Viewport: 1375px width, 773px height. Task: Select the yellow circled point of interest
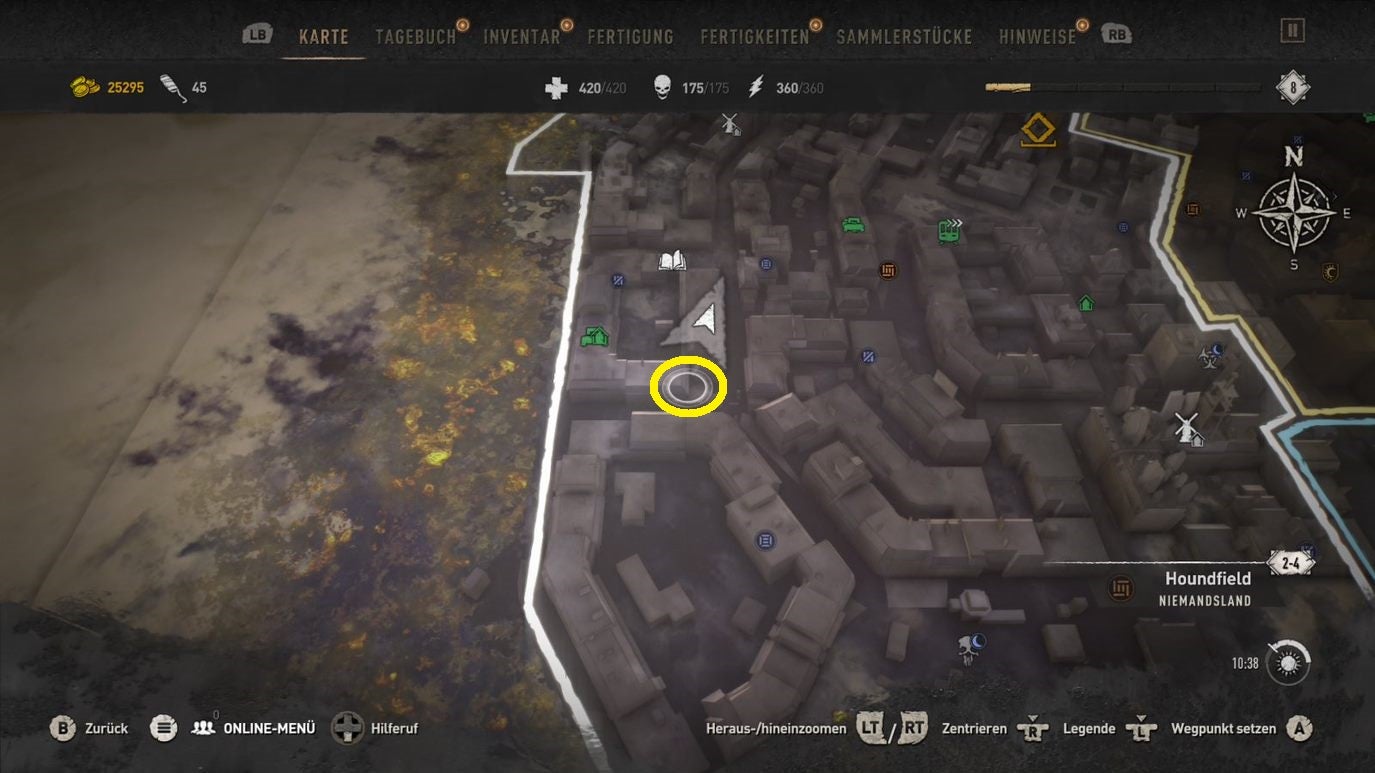[688, 385]
